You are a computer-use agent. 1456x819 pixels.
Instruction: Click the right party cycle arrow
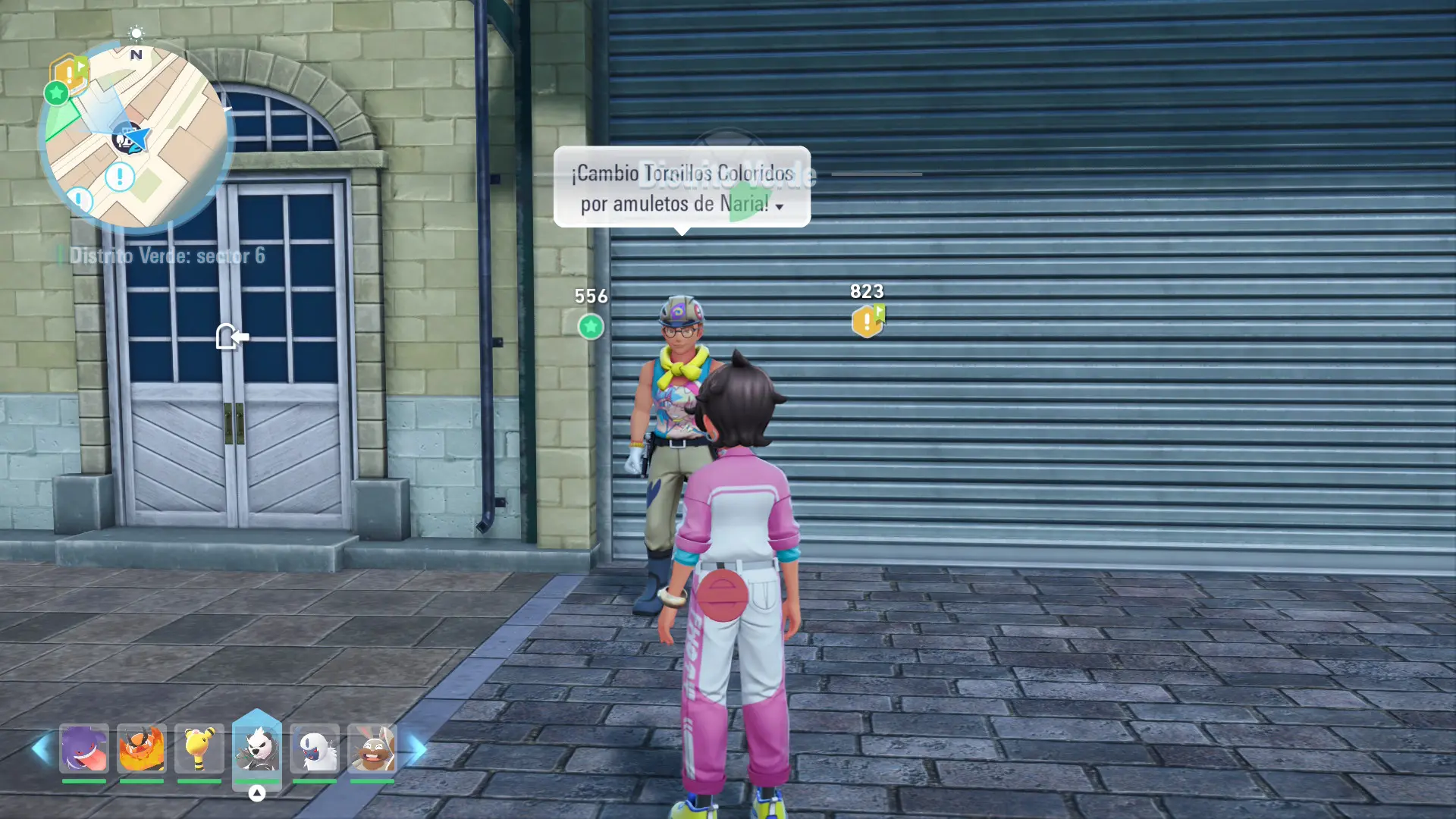point(418,749)
